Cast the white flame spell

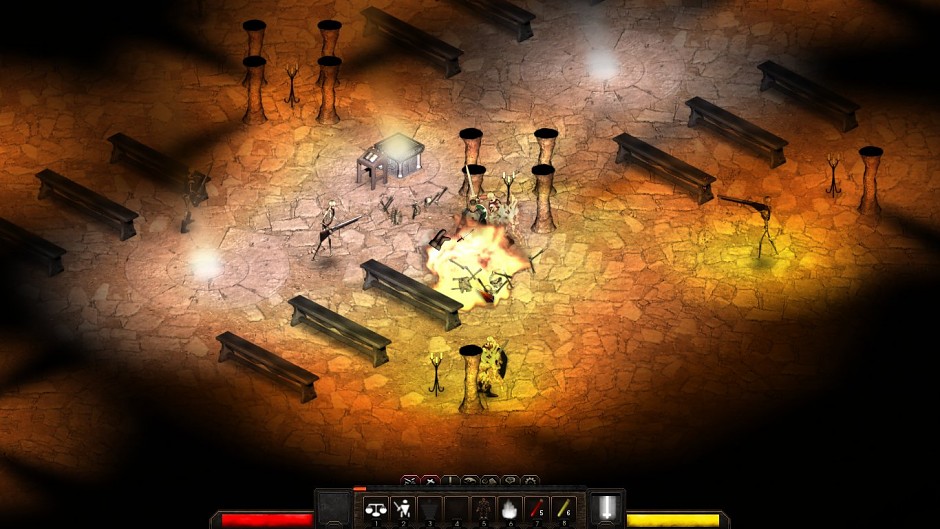(x=510, y=509)
